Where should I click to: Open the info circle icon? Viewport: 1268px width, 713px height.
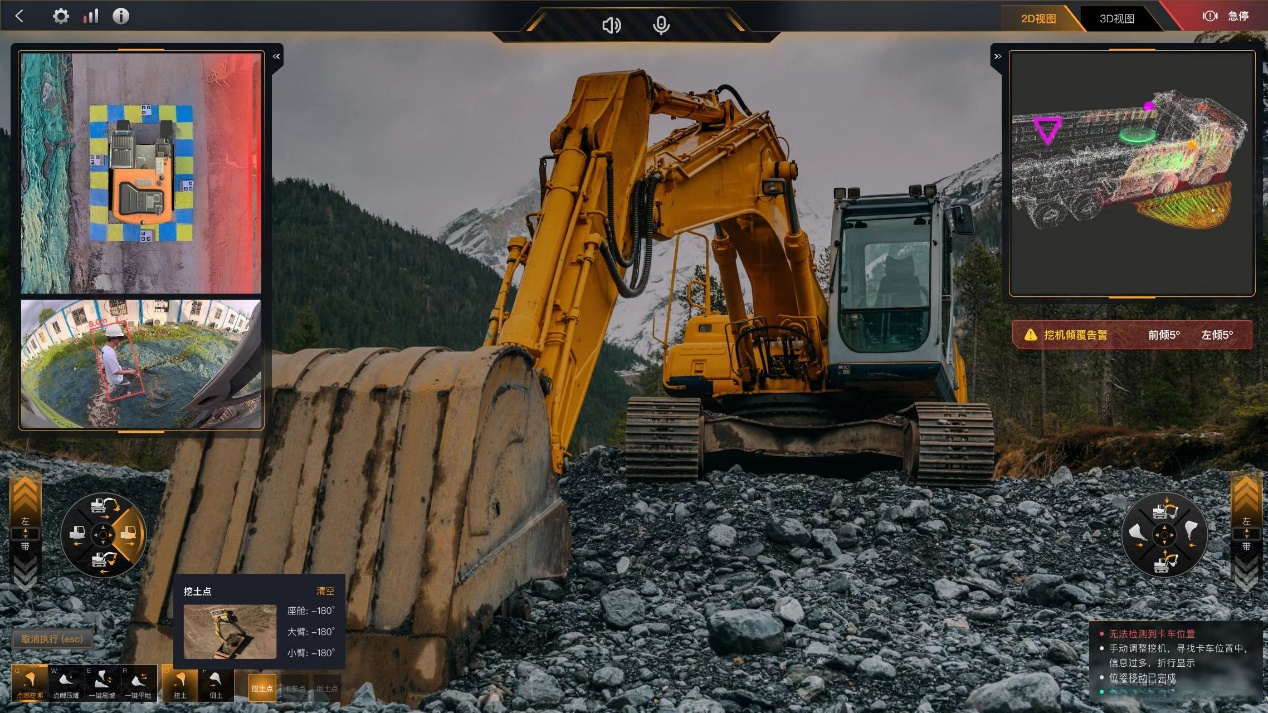[x=121, y=16]
